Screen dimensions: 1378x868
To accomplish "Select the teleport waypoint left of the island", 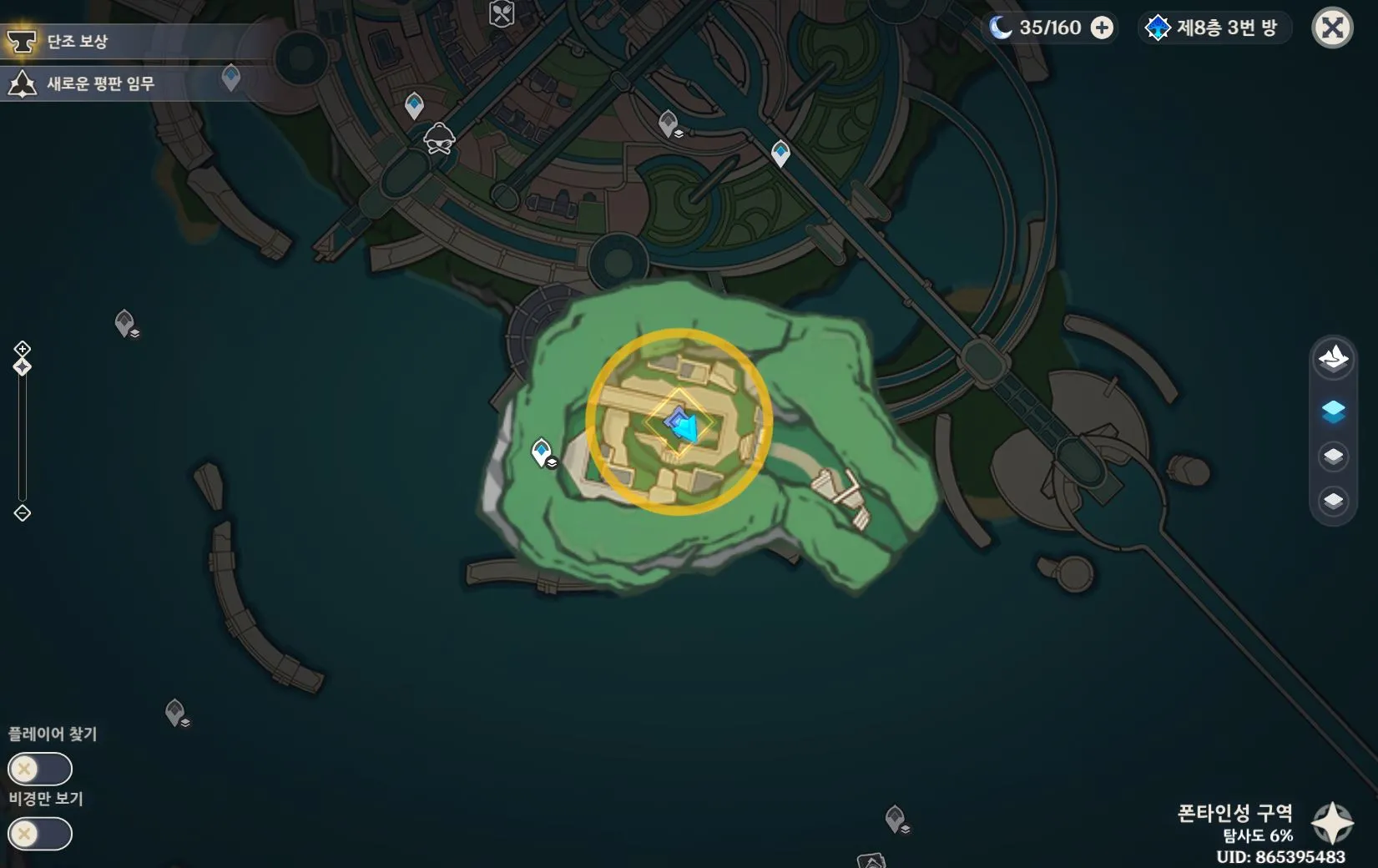I will [x=542, y=452].
